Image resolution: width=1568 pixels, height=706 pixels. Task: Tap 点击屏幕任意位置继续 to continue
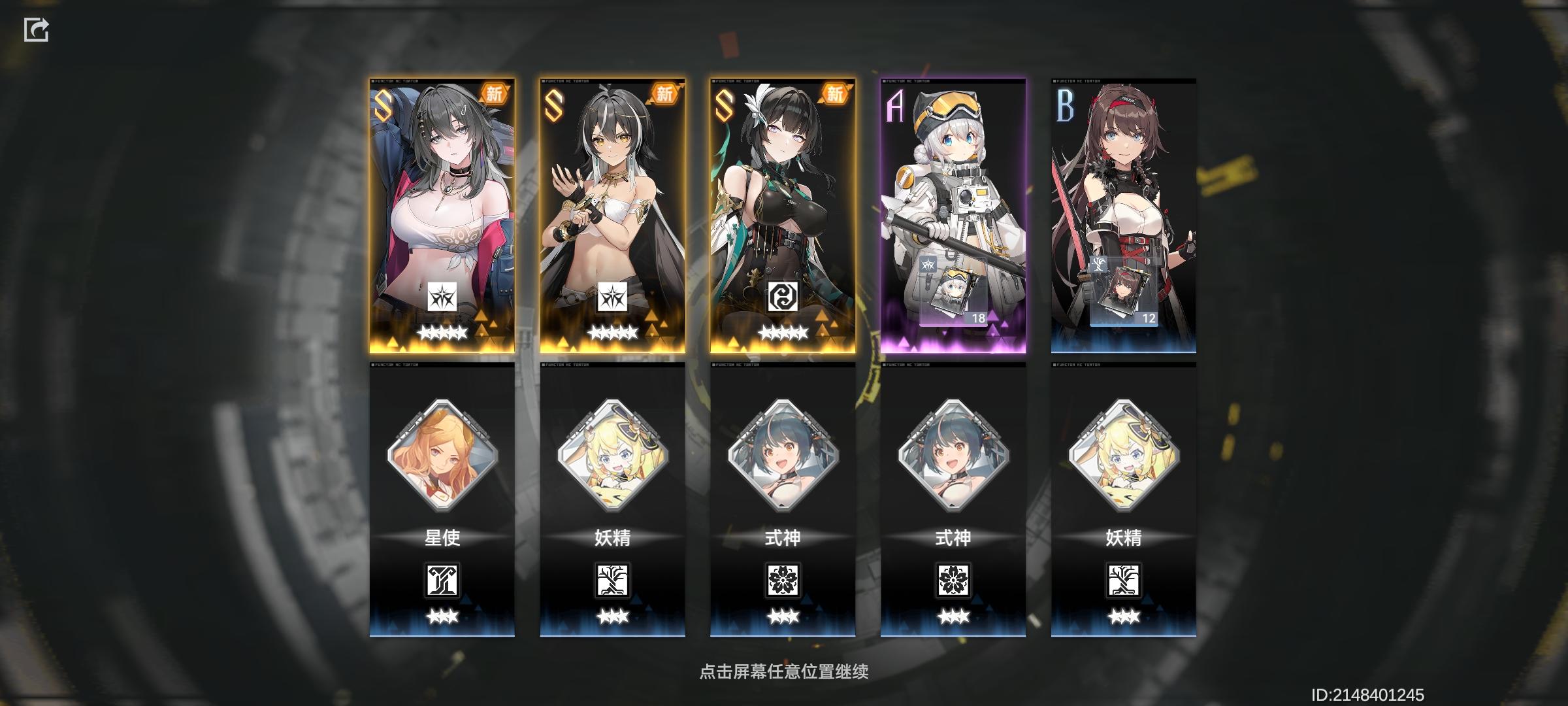[784, 671]
